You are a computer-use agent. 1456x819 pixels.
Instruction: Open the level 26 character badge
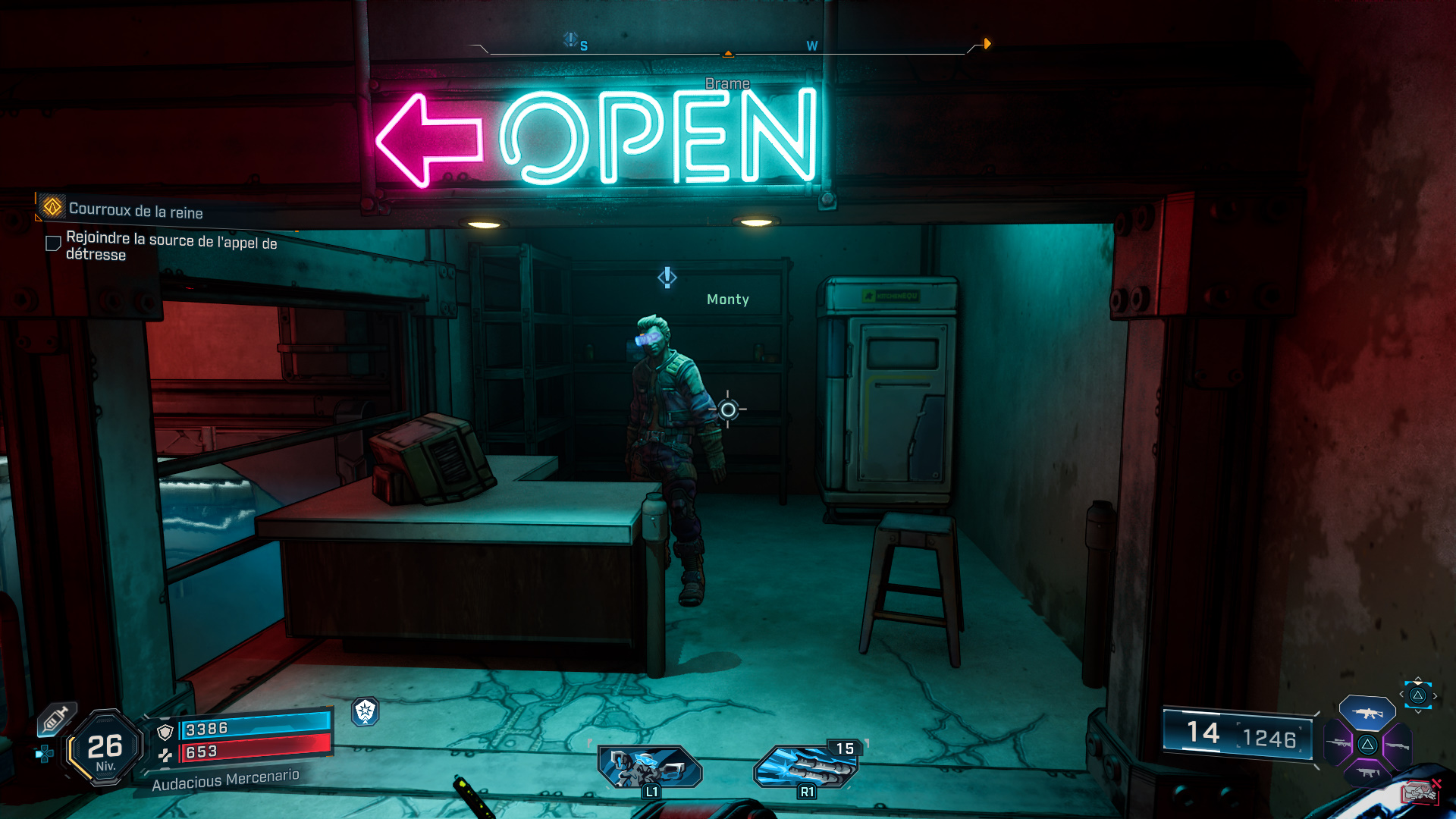[105, 748]
